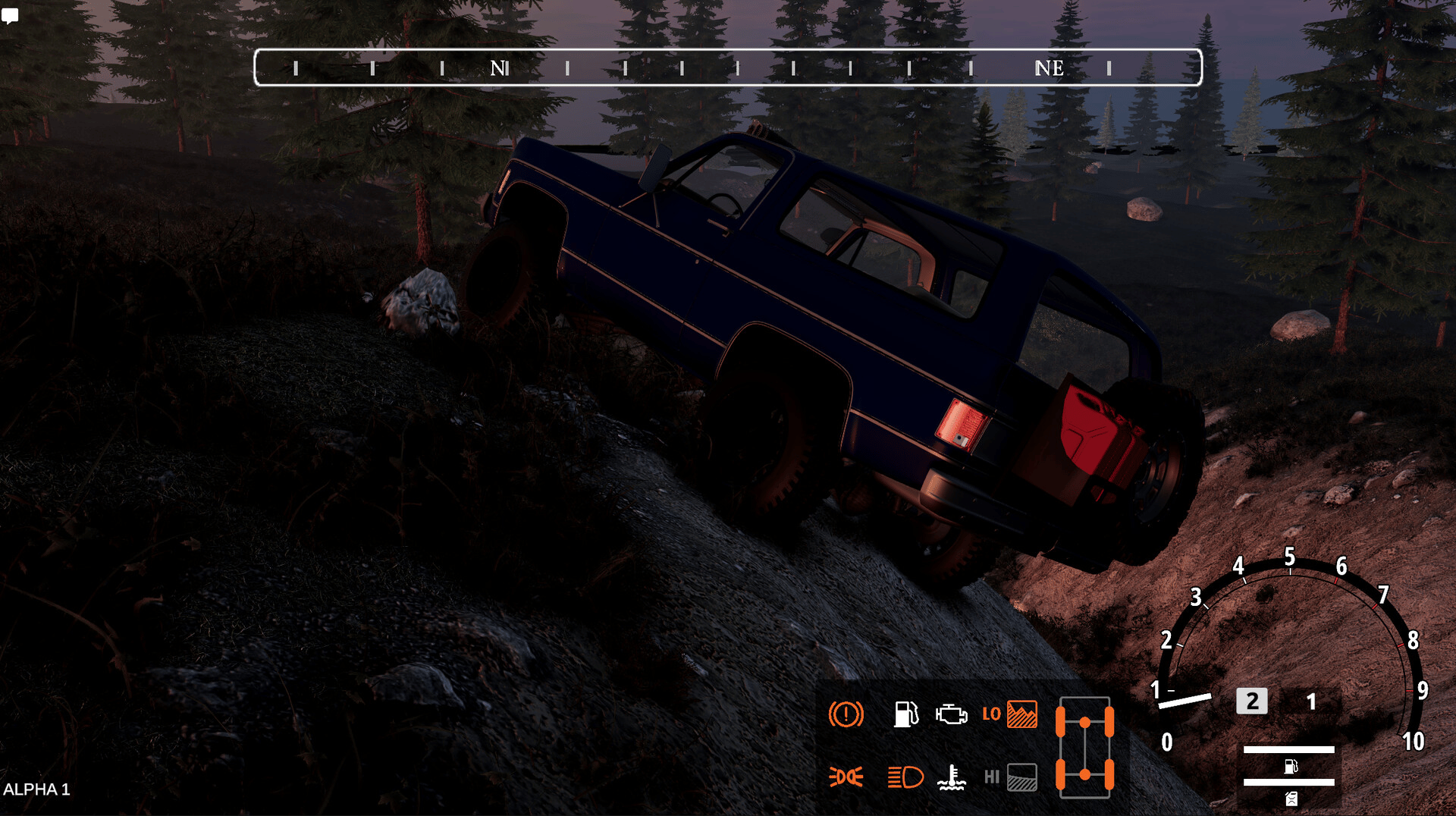Click the highlighted gear 2 box
The width and height of the screenshot is (1456, 816).
pos(1252,701)
